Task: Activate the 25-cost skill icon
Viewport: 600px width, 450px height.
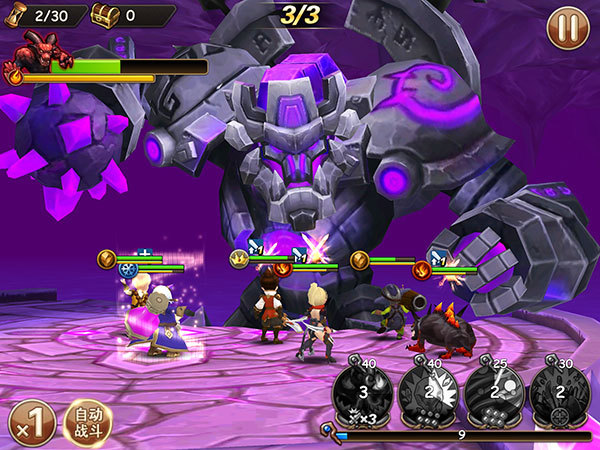Action: coord(493,390)
